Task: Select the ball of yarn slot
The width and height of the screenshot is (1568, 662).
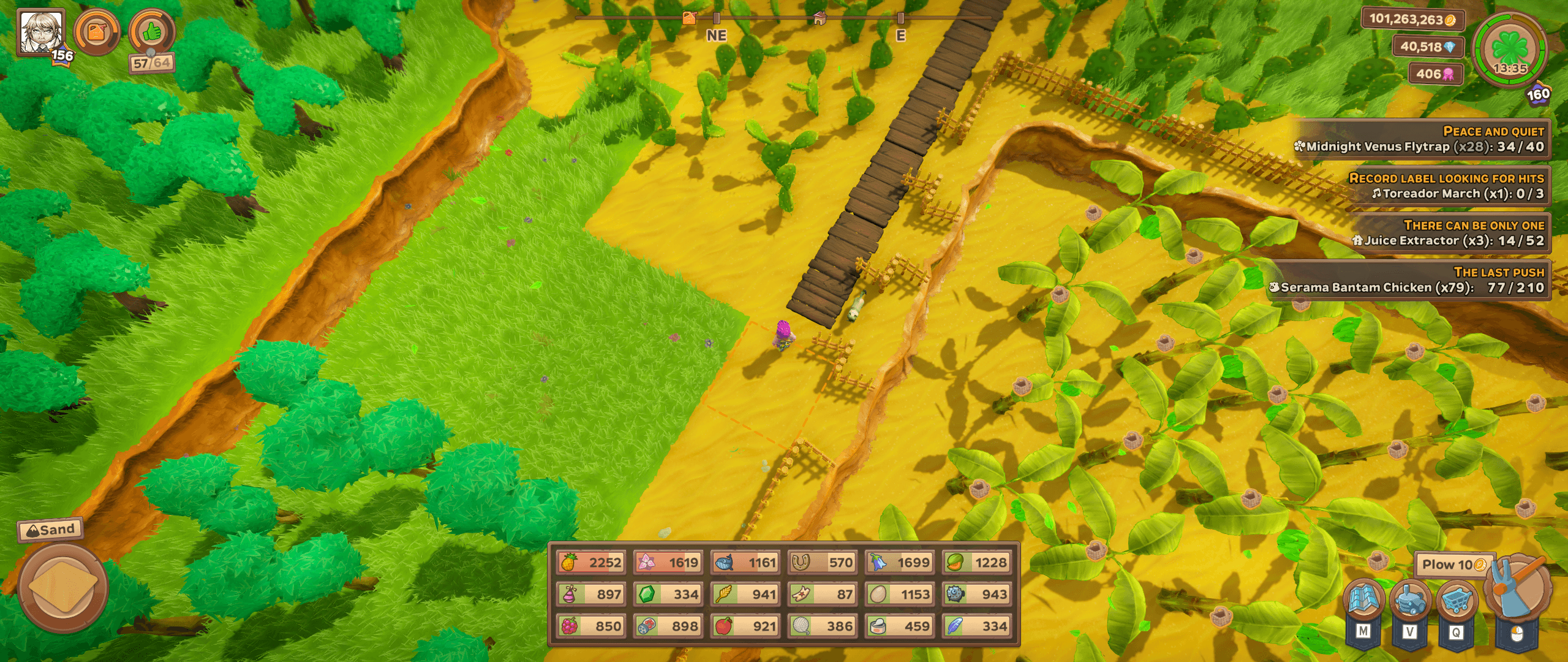Action: pyautogui.click(x=822, y=626)
